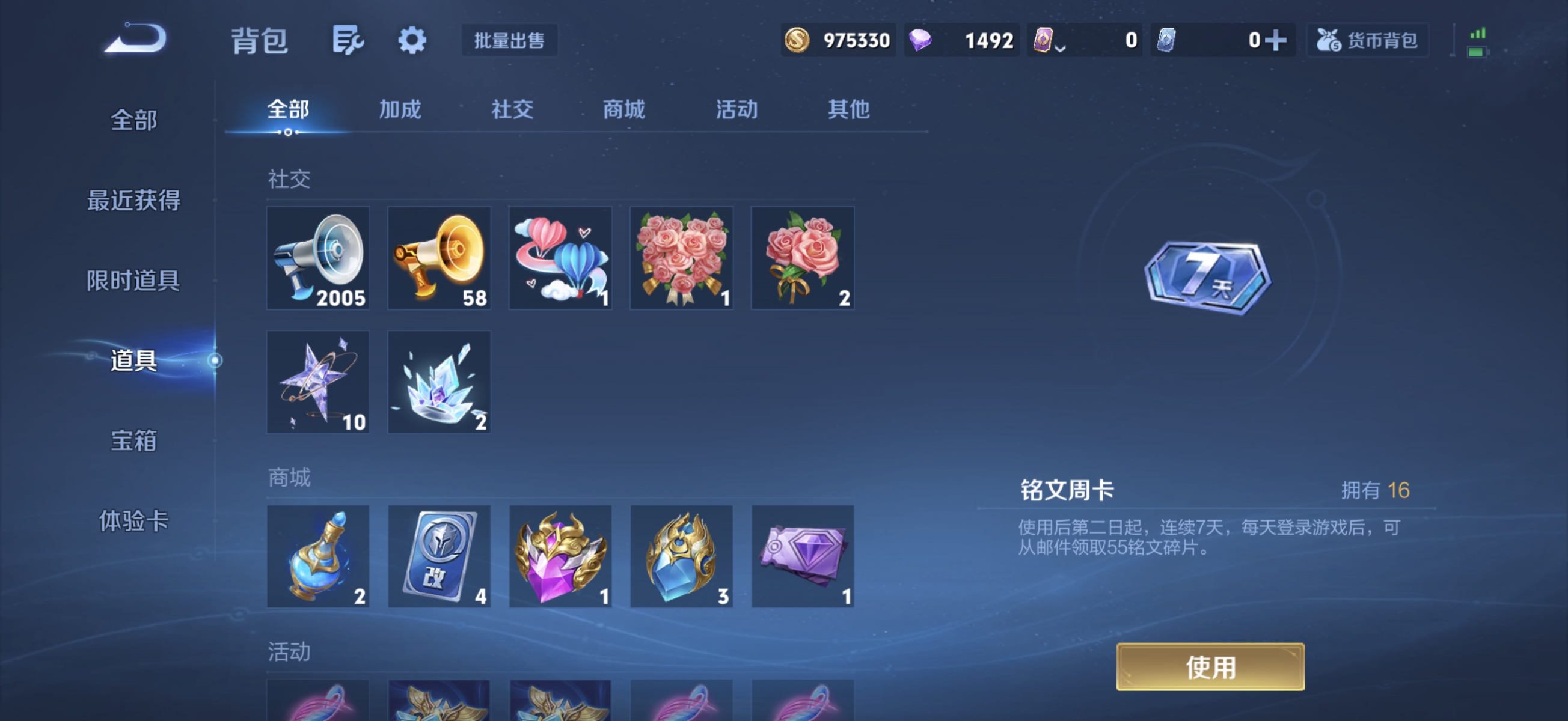
Task: Select the crystal star item x10
Action: click(x=317, y=382)
